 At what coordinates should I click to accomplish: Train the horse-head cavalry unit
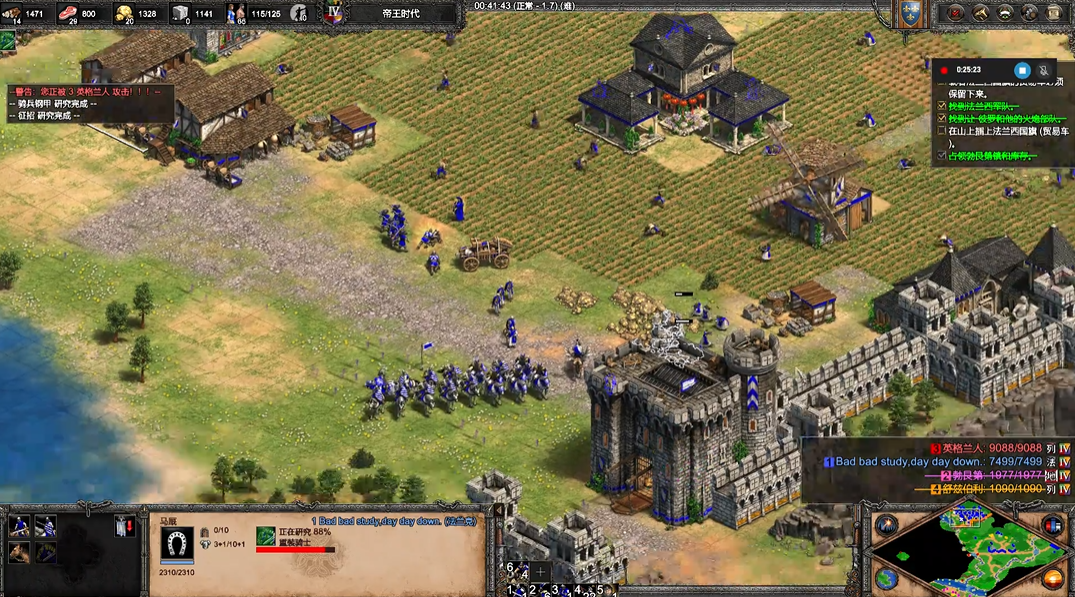pyautogui.click(x=18, y=551)
